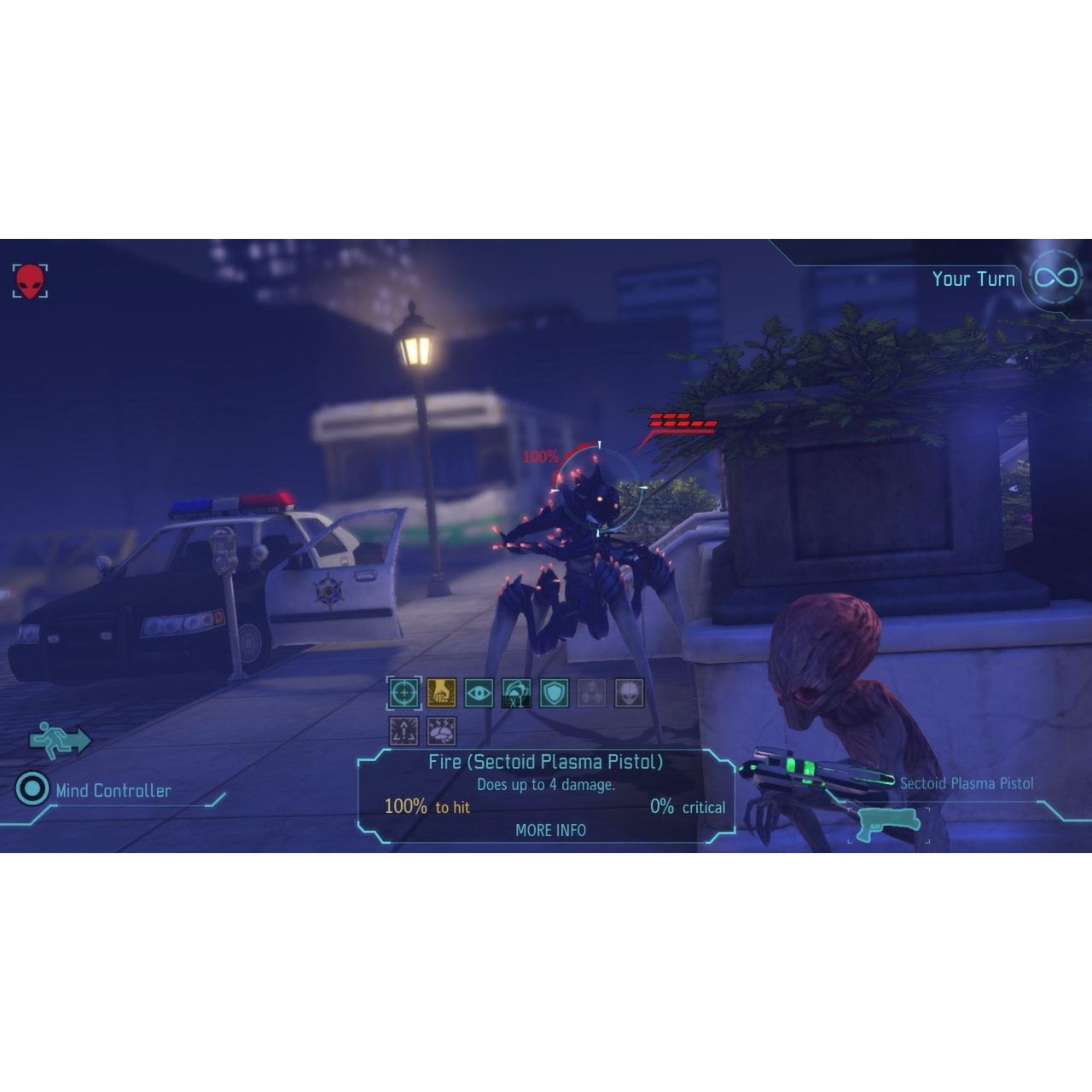Click the Mind Controller status icon

click(x=32, y=791)
